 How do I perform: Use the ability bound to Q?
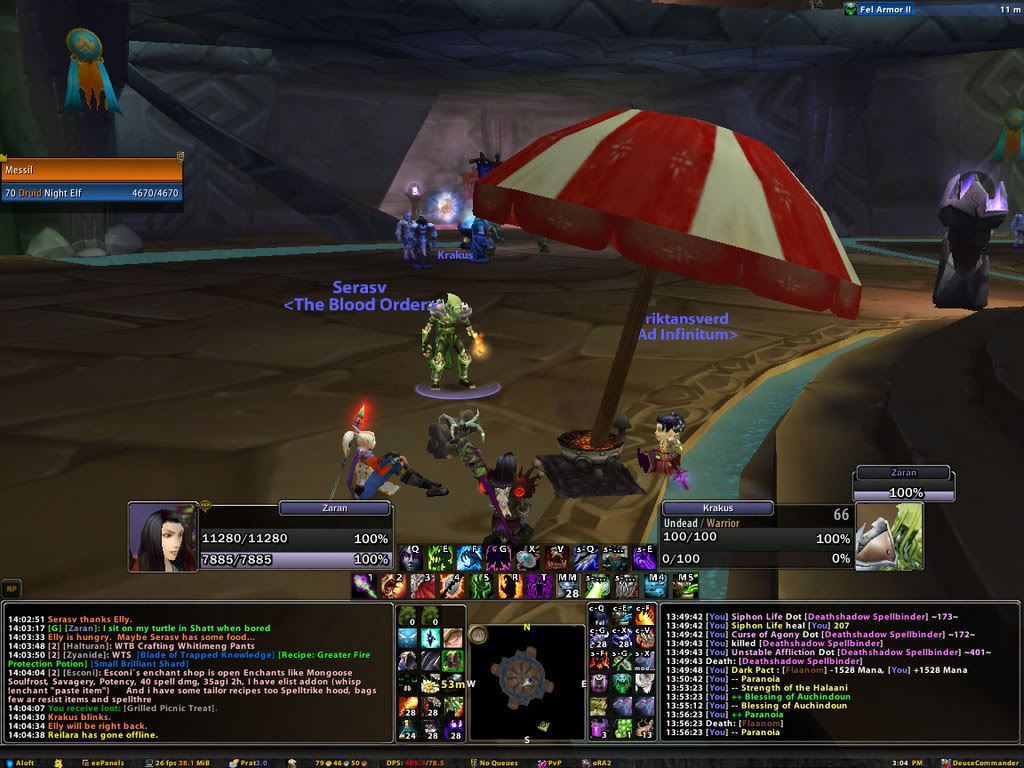pos(410,558)
